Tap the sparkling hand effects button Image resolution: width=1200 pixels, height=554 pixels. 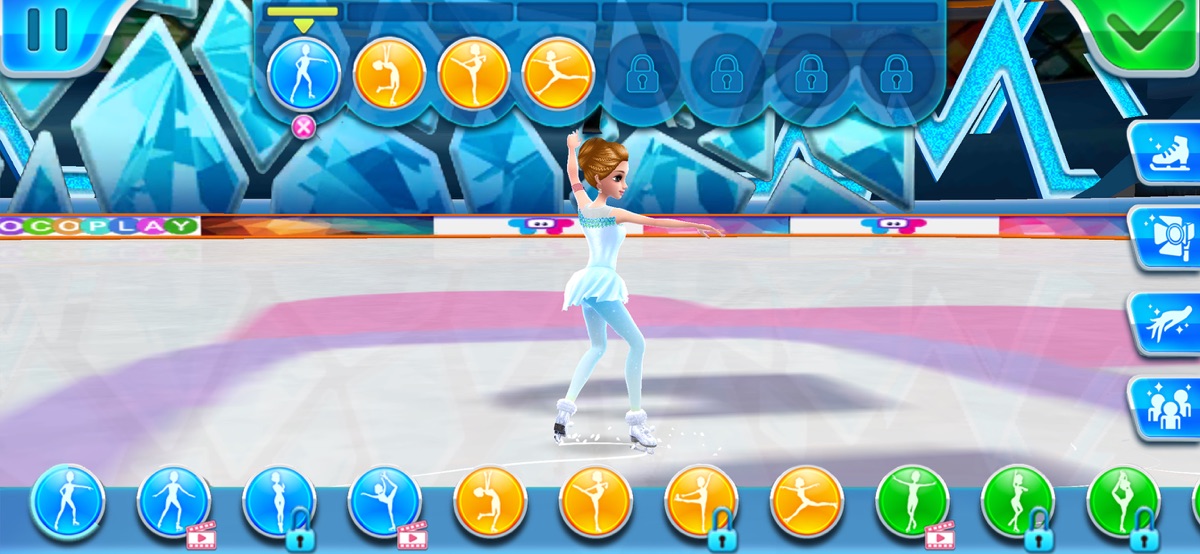[x=1166, y=324]
